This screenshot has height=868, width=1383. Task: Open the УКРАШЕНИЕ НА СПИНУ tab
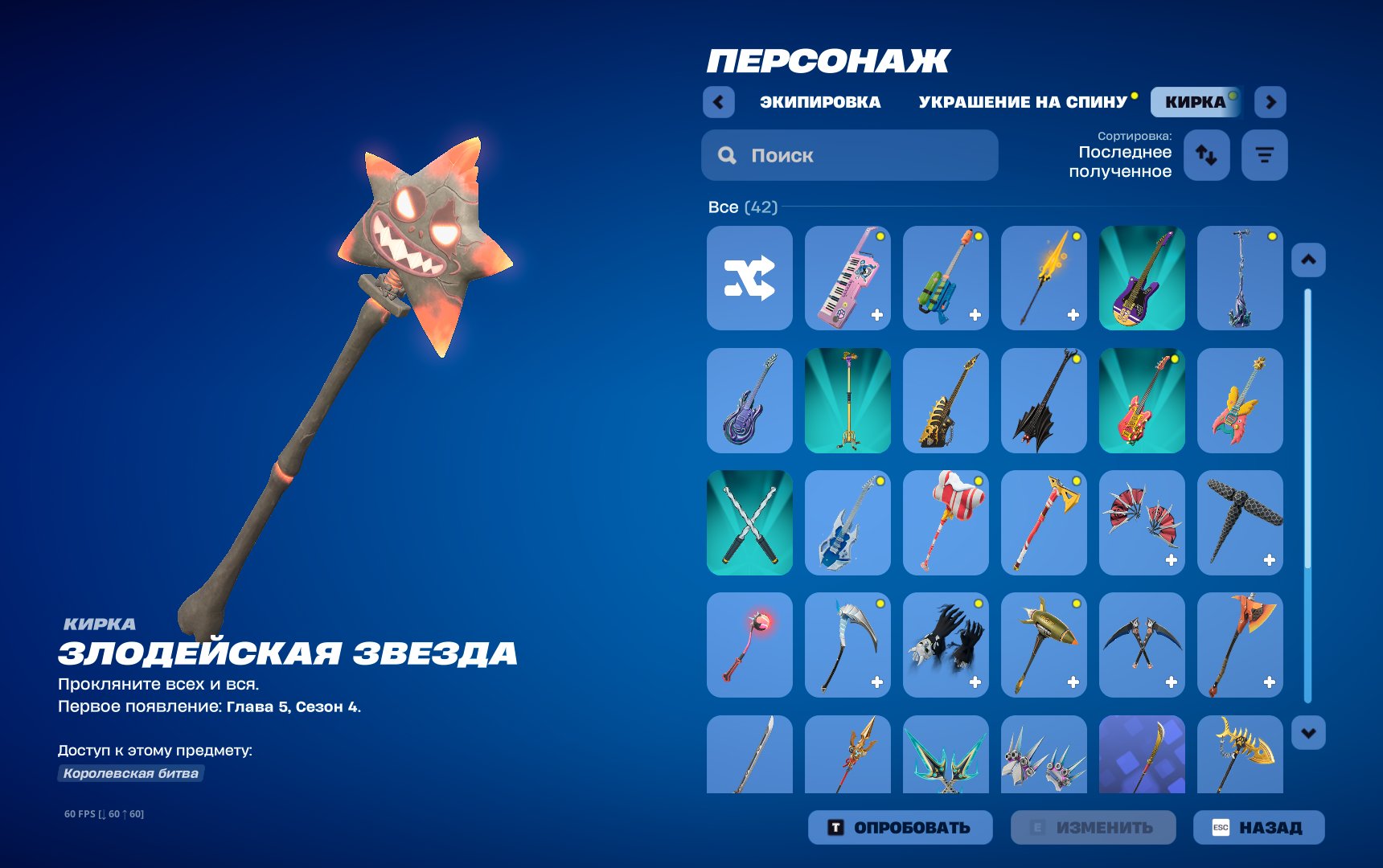[x=1023, y=100]
